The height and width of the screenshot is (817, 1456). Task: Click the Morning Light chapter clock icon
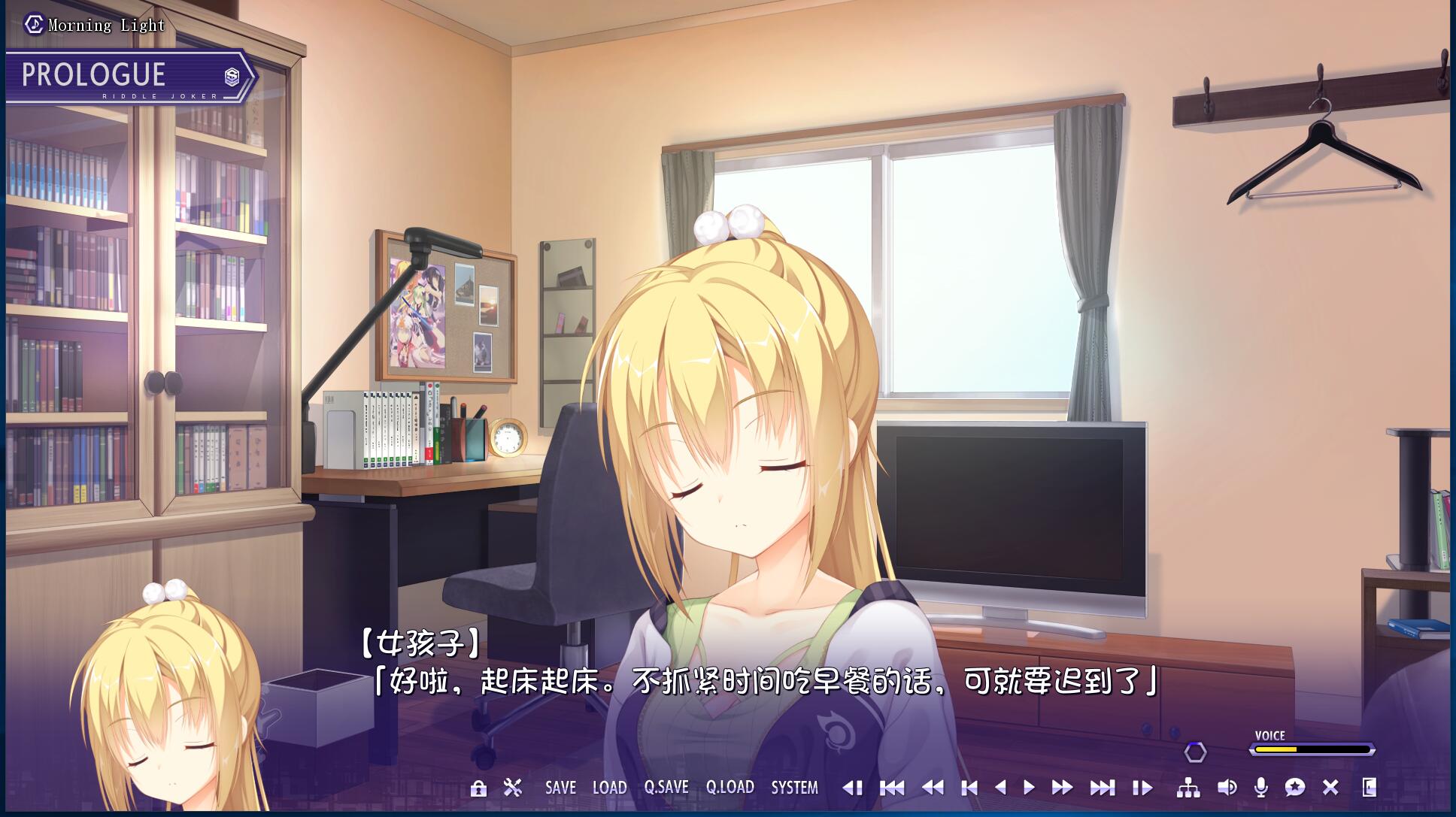(33, 23)
